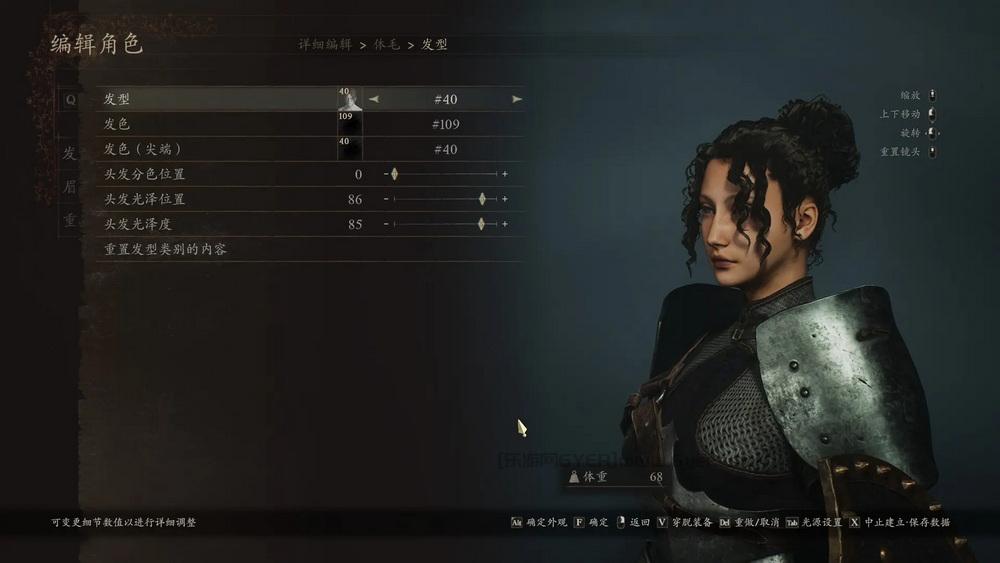Adjust the 头发分色位置 slider handle
The image size is (1000, 563).
(x=394, y=174)
